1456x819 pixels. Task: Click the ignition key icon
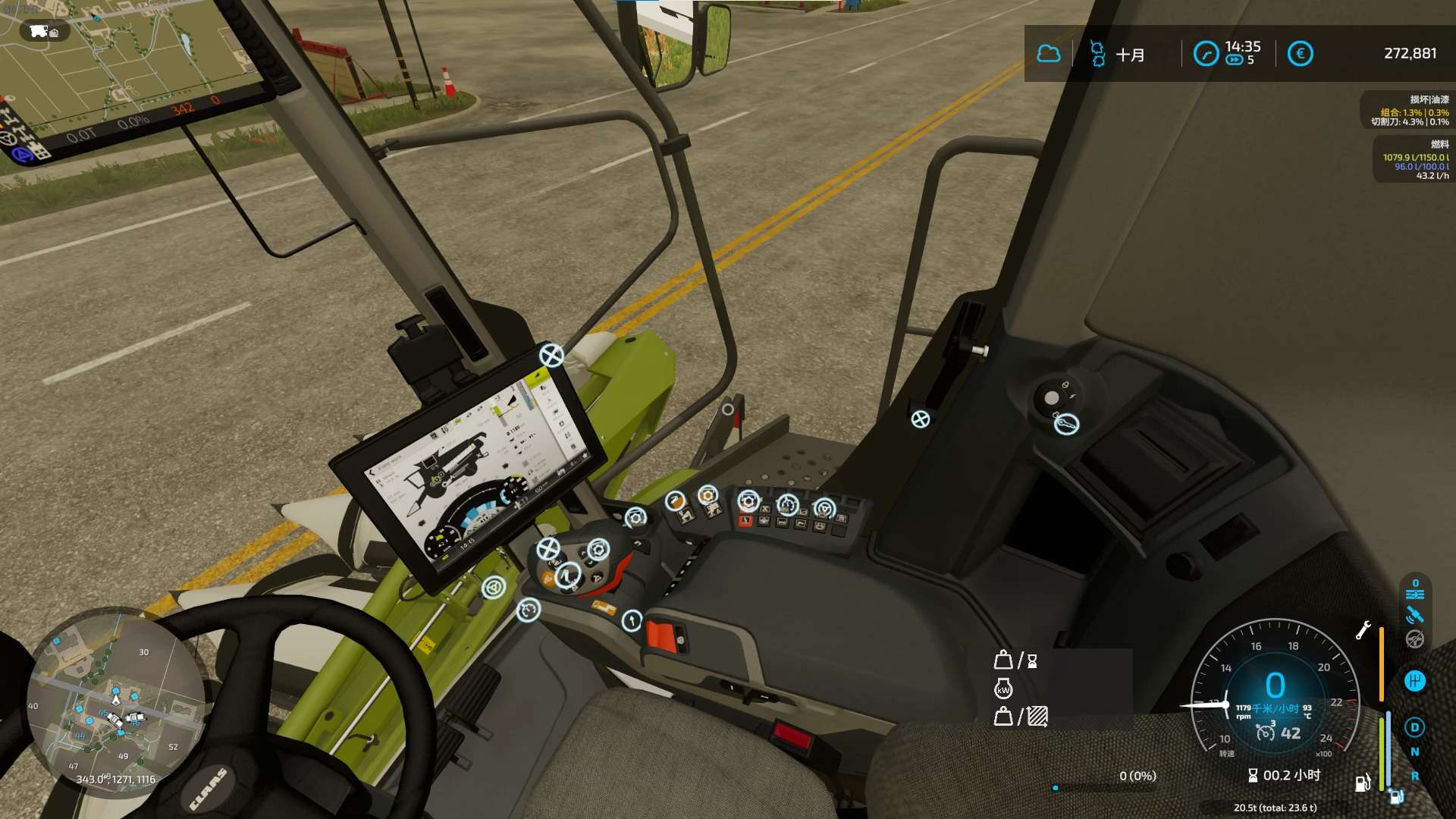point(1066,425)
